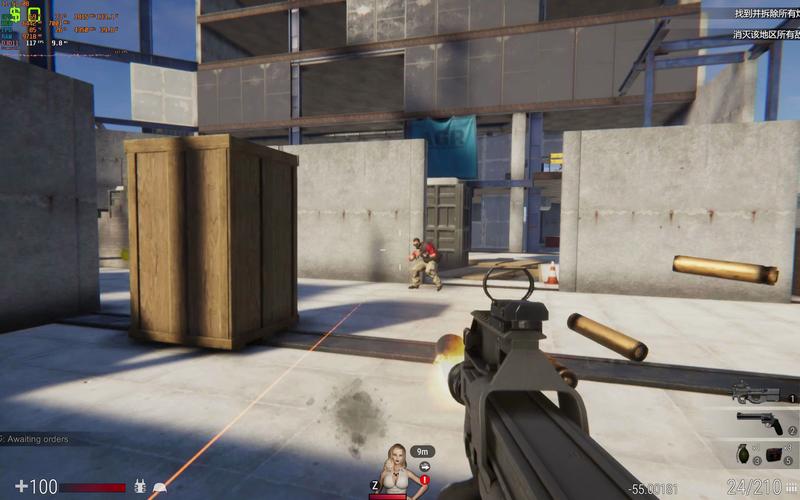Equip the frag grenade in slot 3
The width and height of the screenshot is (800, 500).
click(x=743, y=454)
